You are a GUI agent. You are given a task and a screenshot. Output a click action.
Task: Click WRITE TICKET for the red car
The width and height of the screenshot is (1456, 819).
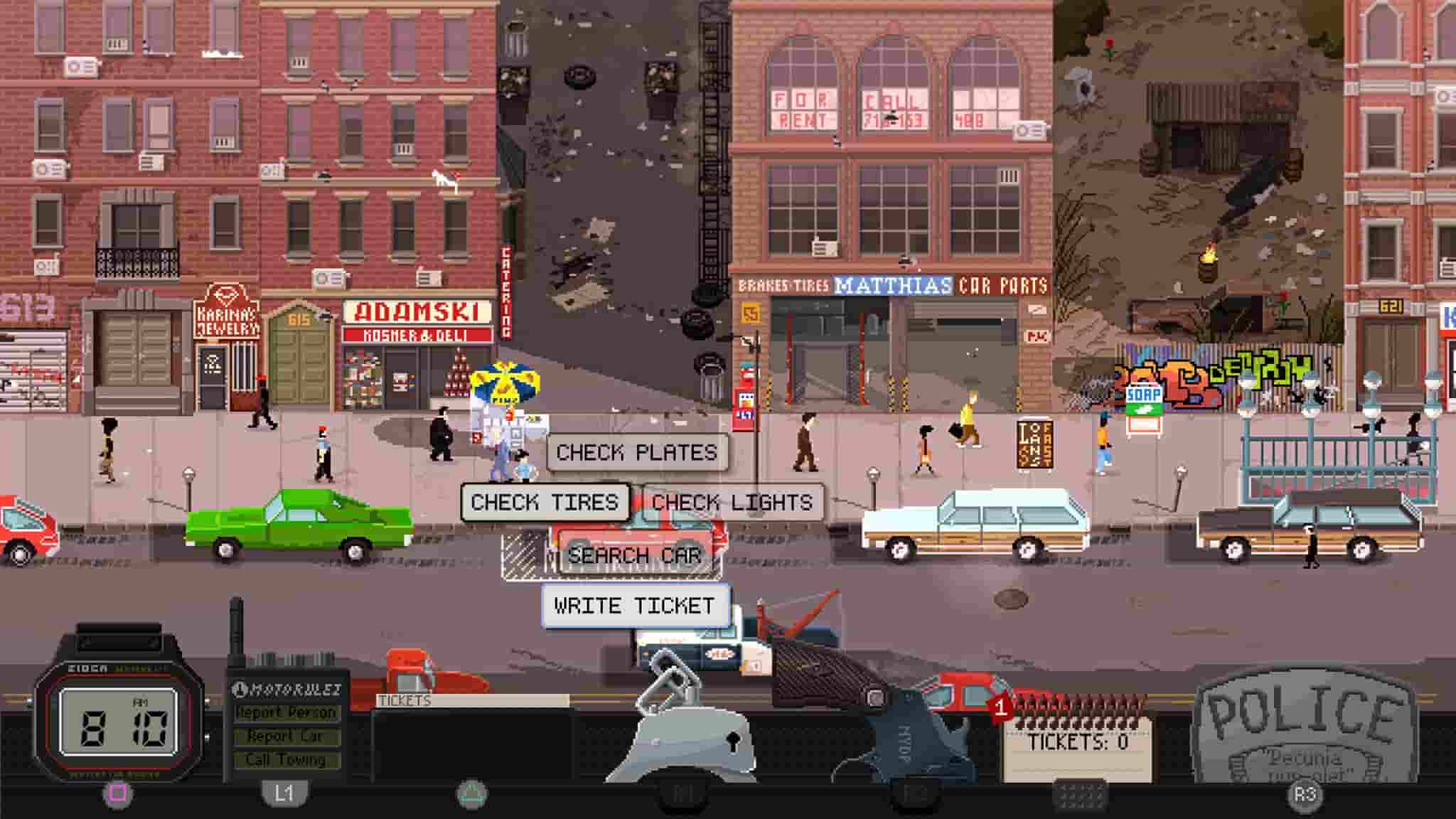click(635, 606)
